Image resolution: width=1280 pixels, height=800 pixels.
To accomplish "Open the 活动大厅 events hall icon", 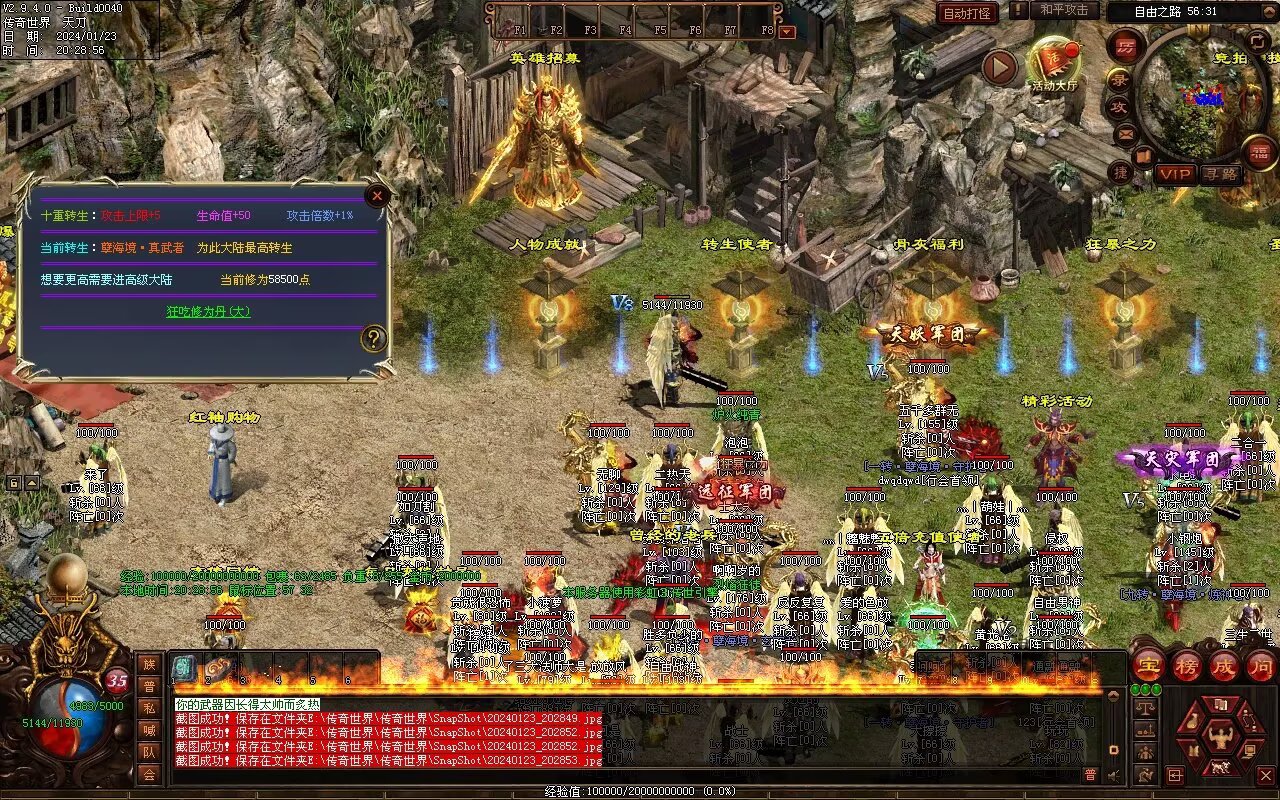I will point(1054,63).
